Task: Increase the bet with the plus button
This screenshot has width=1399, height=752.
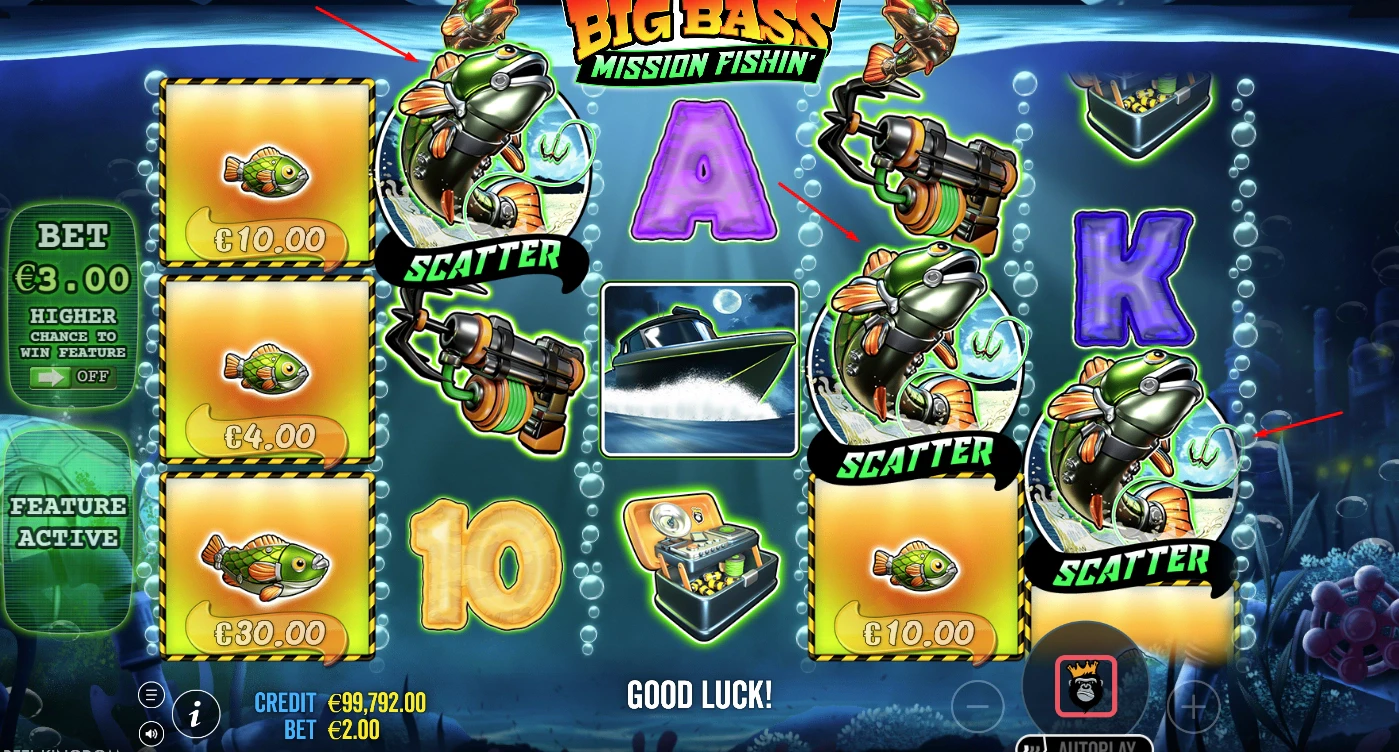Action: pos(1192,706)
